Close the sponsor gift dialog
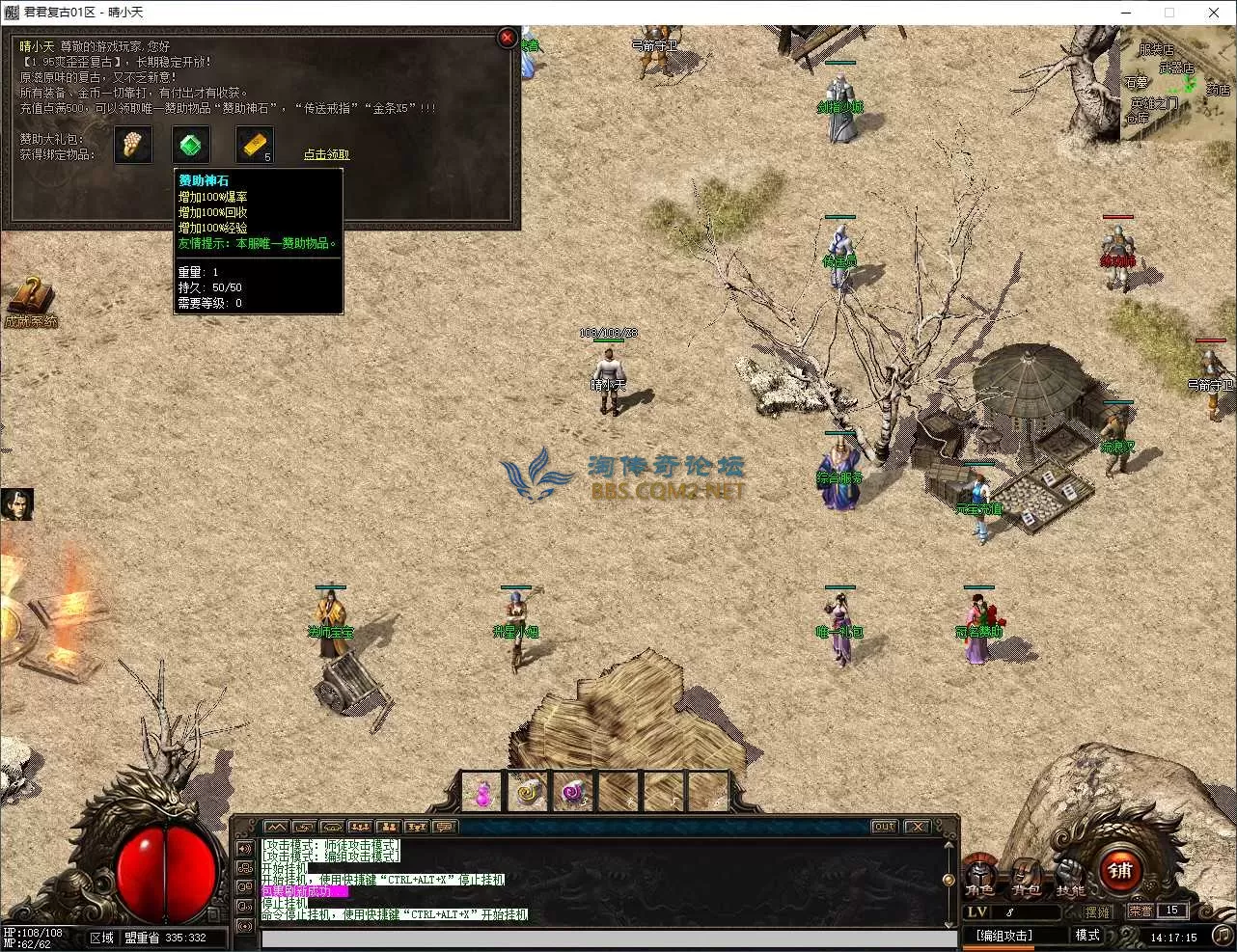This screenshot has width=1237, height=952. click(507, 38)
